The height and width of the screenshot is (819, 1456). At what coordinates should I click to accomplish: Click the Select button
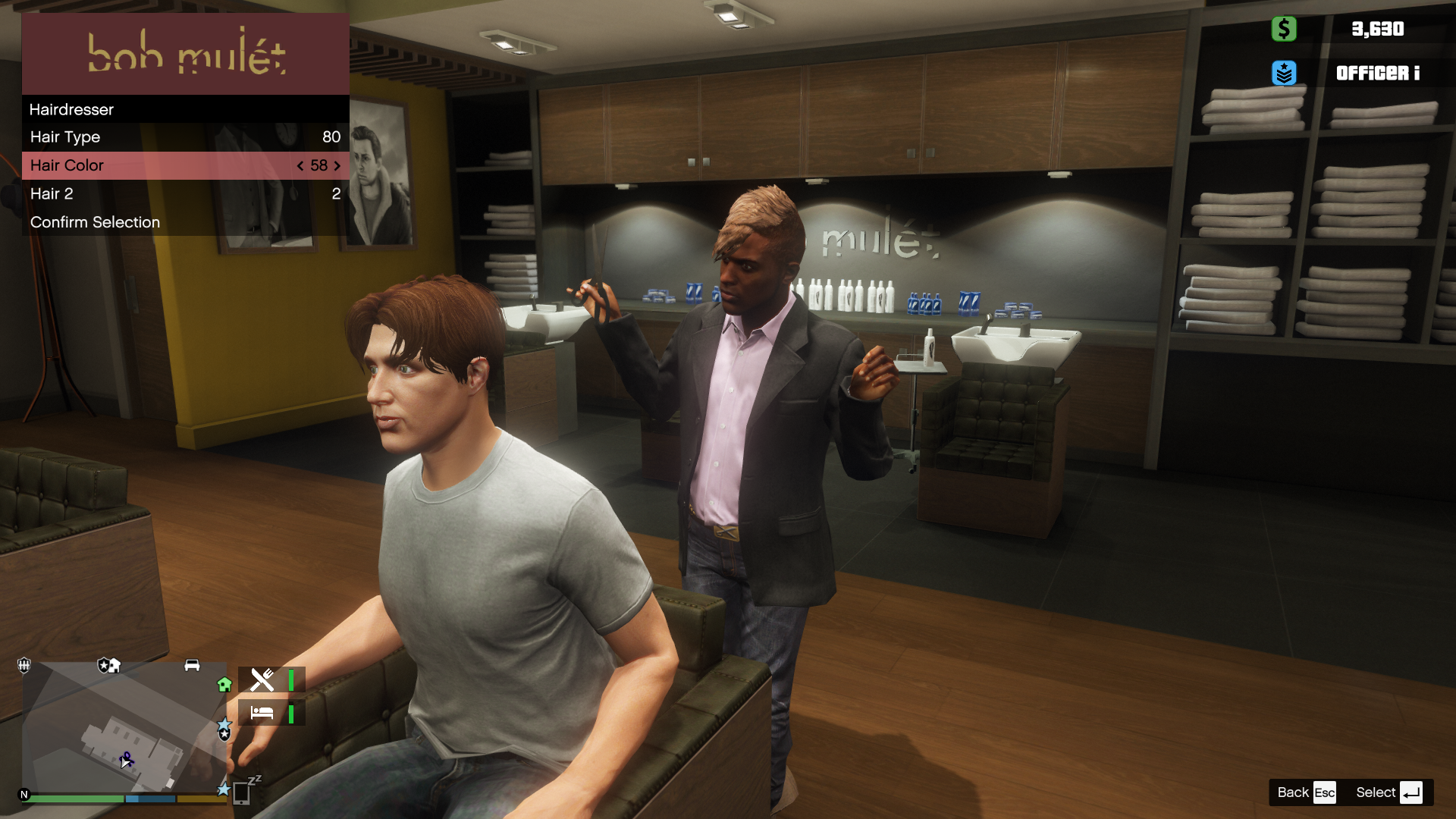coord(1389,792)
